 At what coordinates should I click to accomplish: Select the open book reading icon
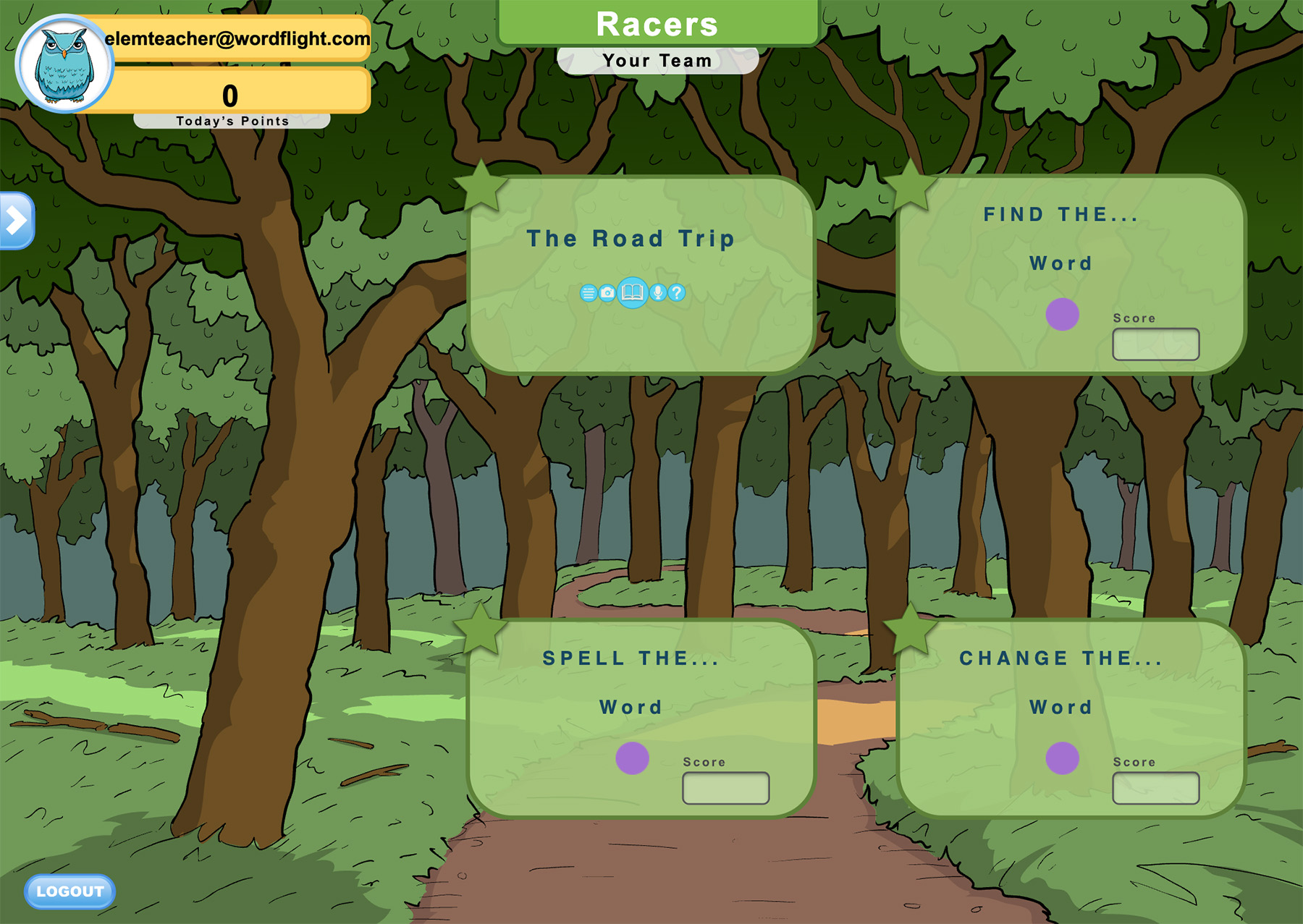point(633,292)
